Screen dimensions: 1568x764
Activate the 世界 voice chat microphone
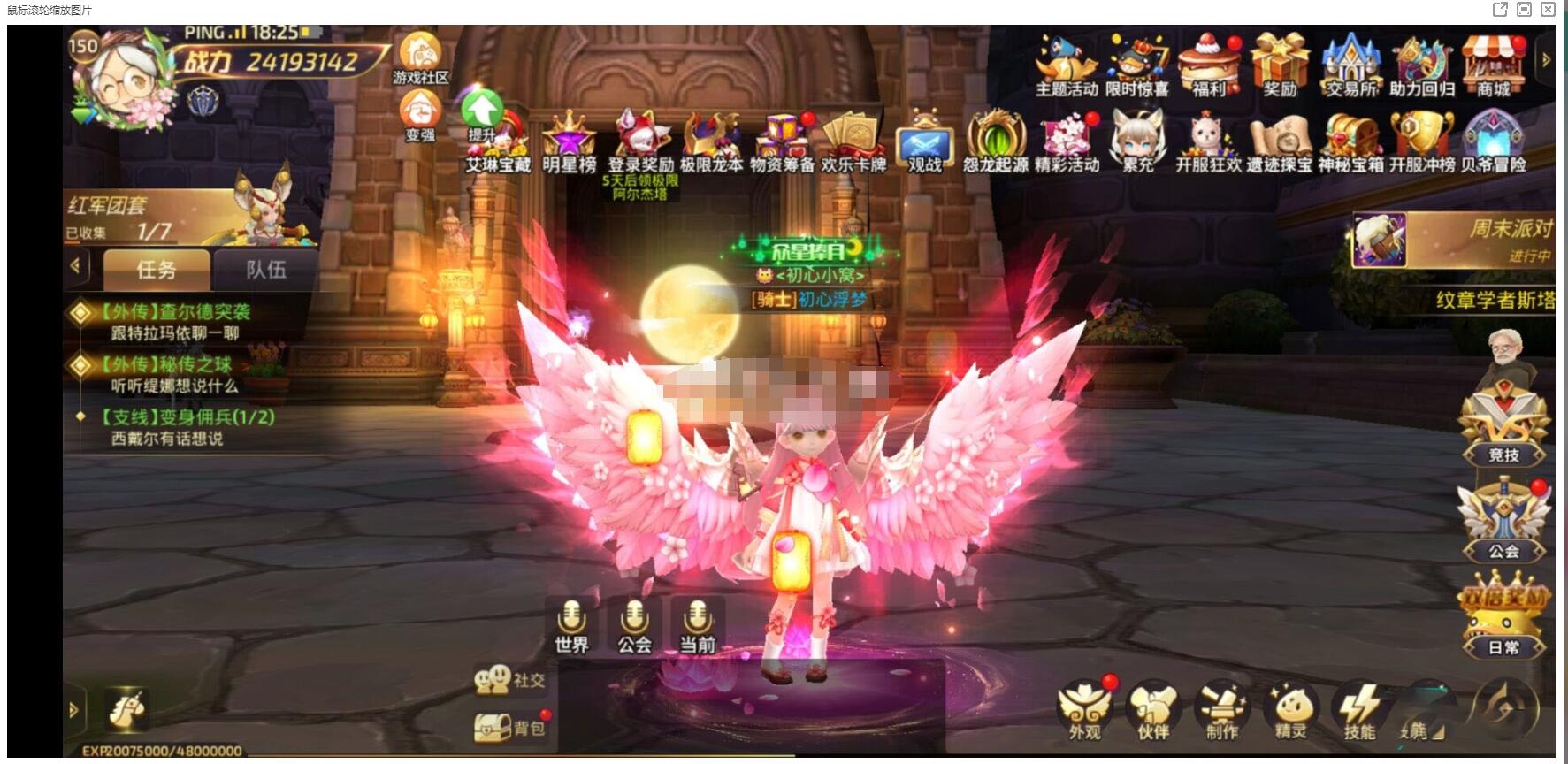(571, 625)
